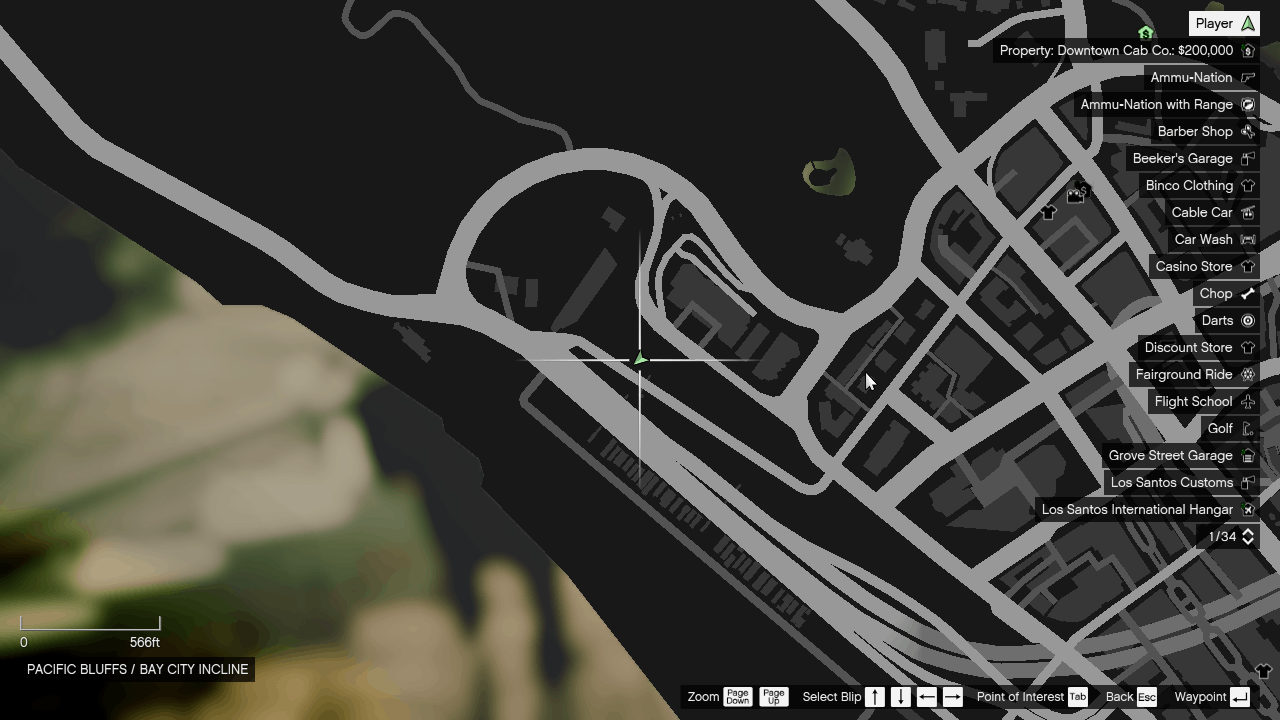Click the Chop dog paw icon

1247,293
